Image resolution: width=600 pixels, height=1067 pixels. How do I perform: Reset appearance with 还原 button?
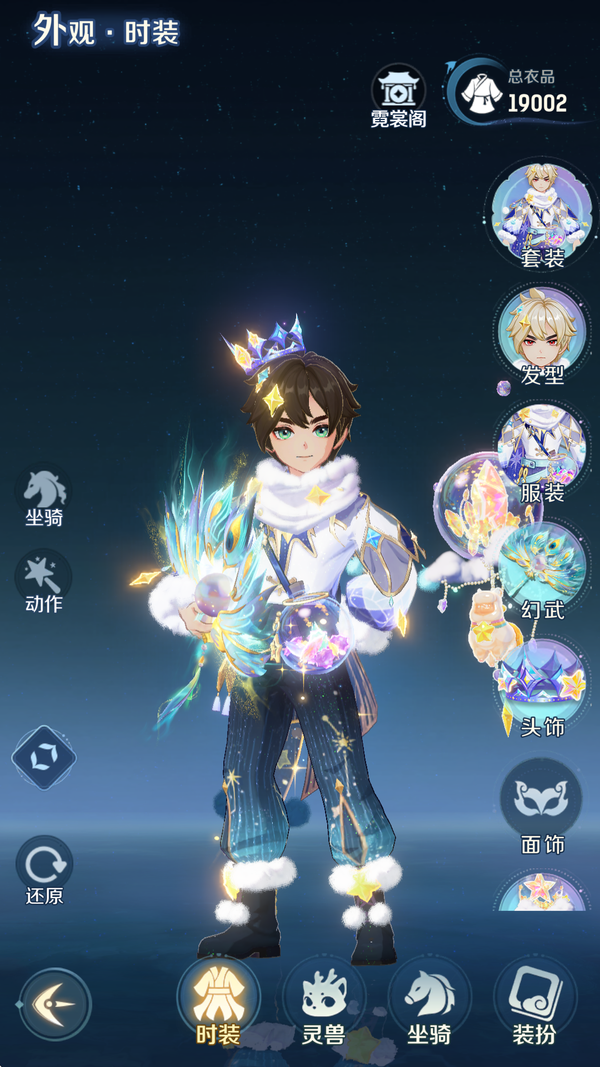tap(44, 868)
